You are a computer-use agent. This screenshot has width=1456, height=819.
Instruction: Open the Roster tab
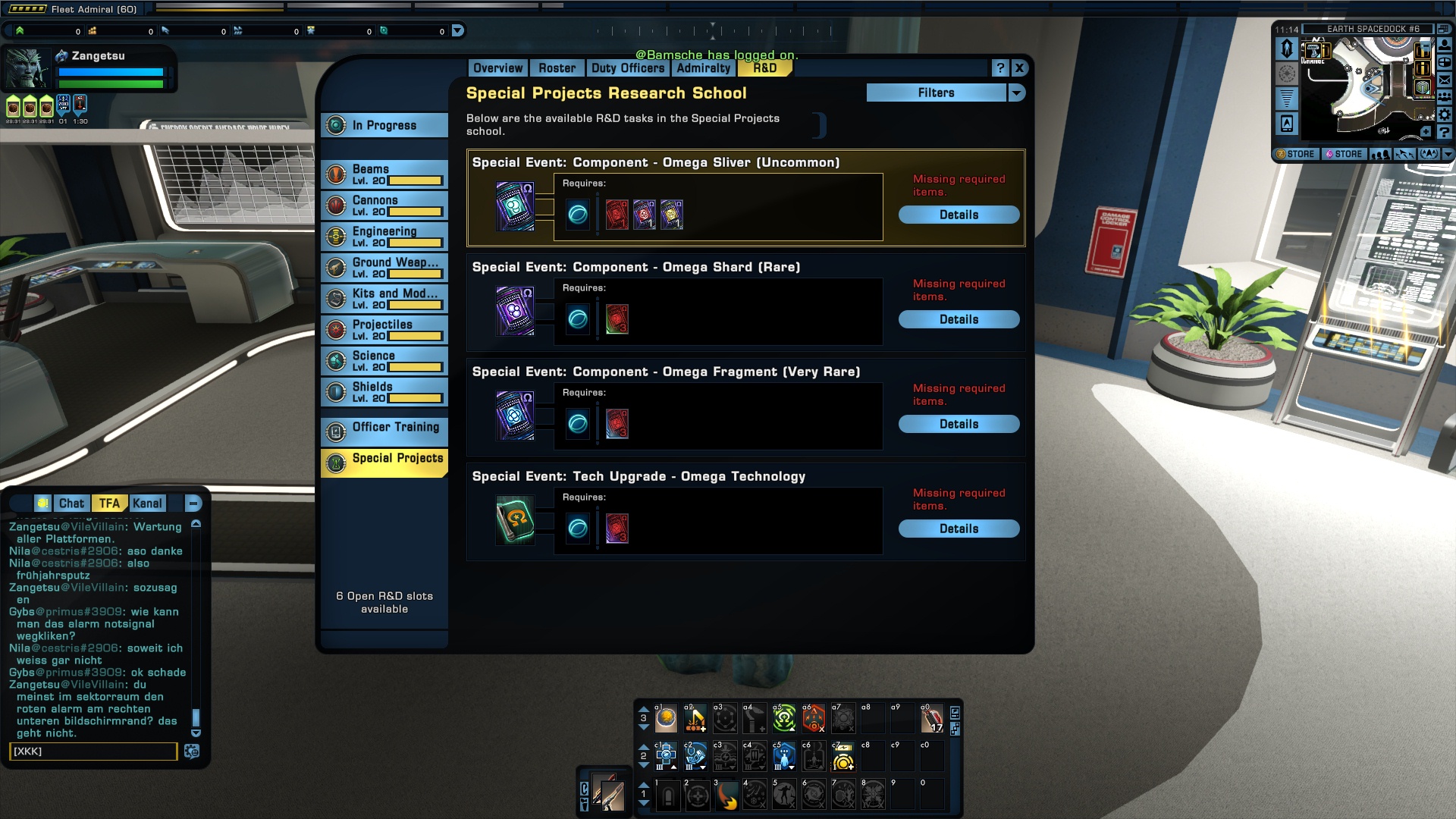click(557, 68)
